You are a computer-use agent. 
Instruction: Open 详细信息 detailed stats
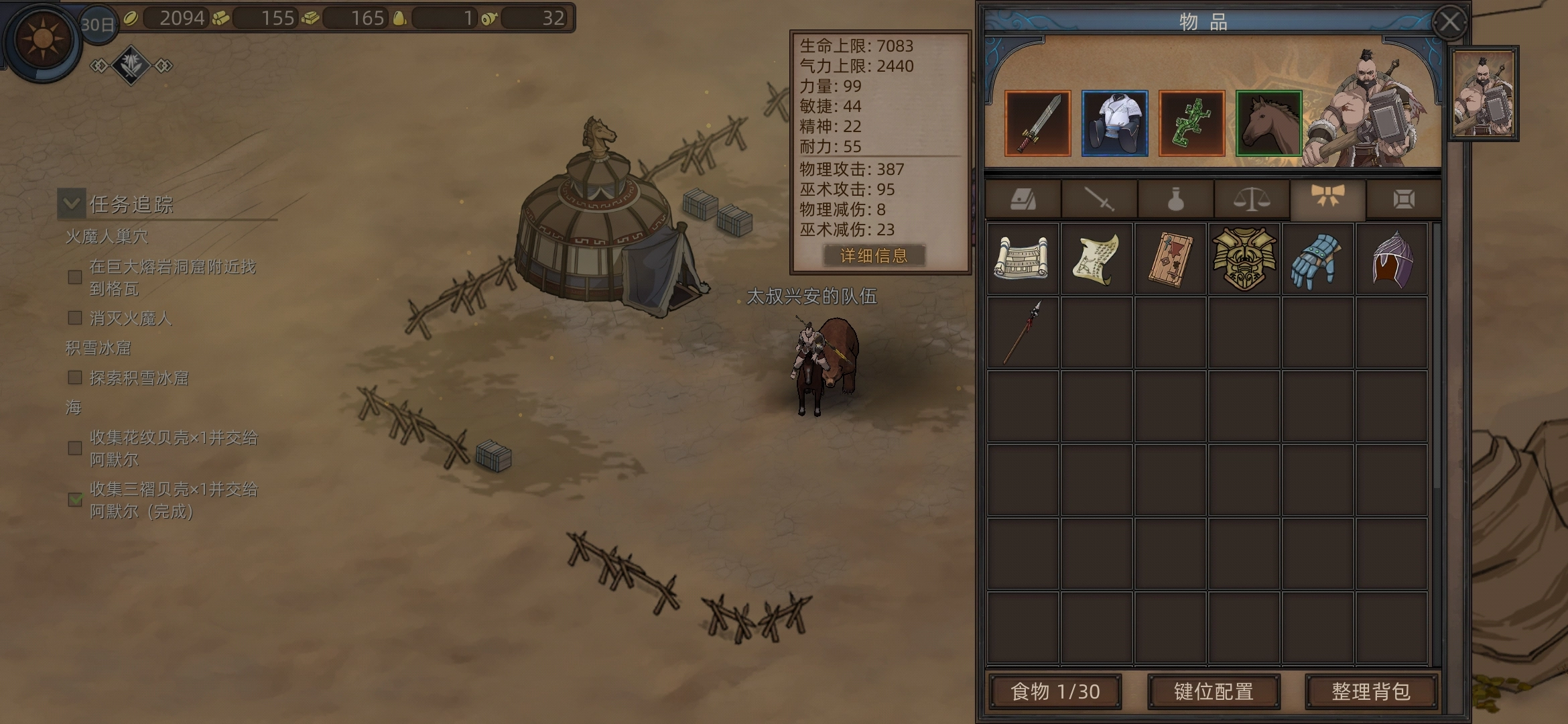[874, 255]
